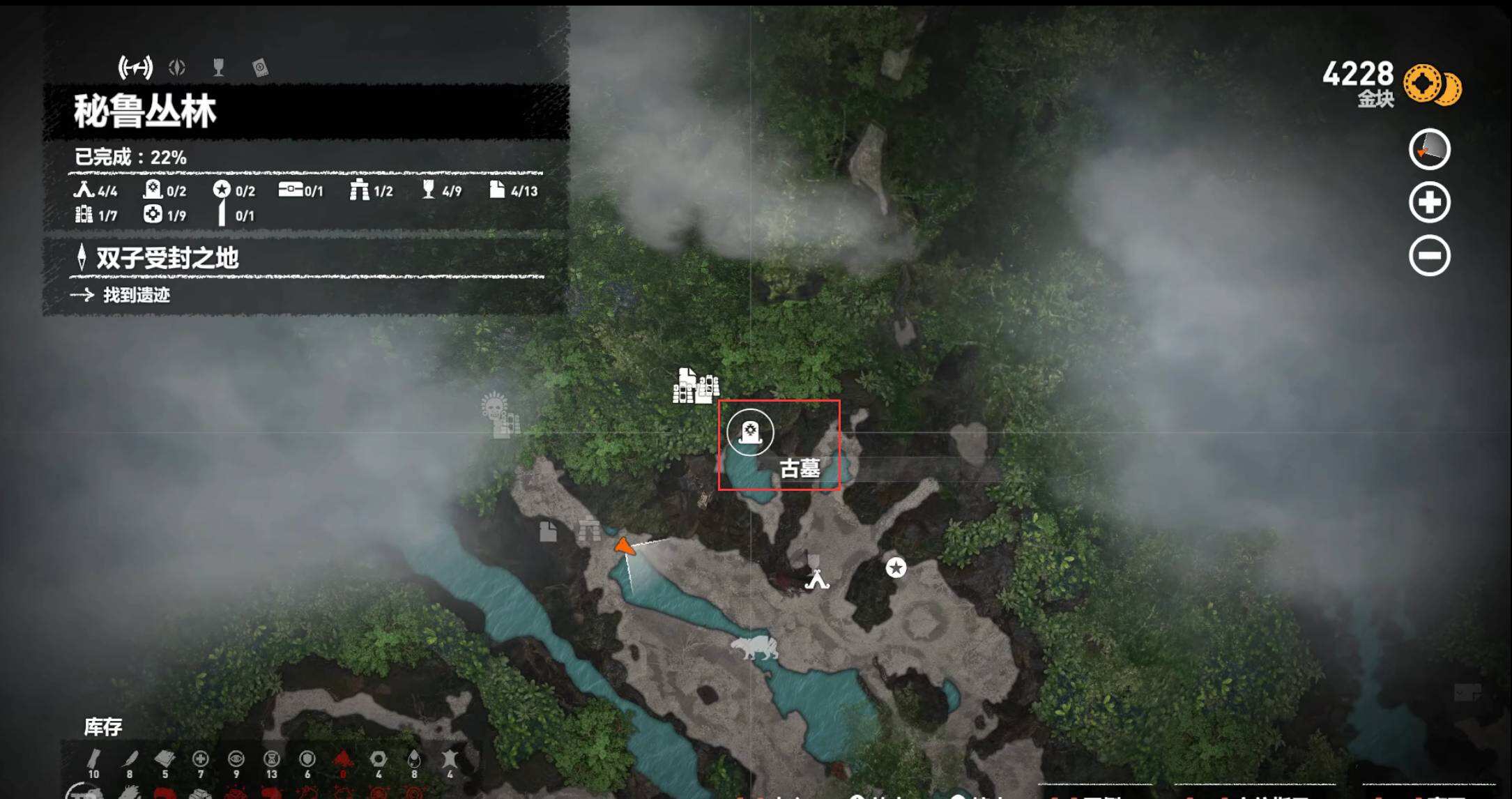Toggle the treasure chest 0/1 legend entry
1512x799 pixels.
[x=300, y=190]
